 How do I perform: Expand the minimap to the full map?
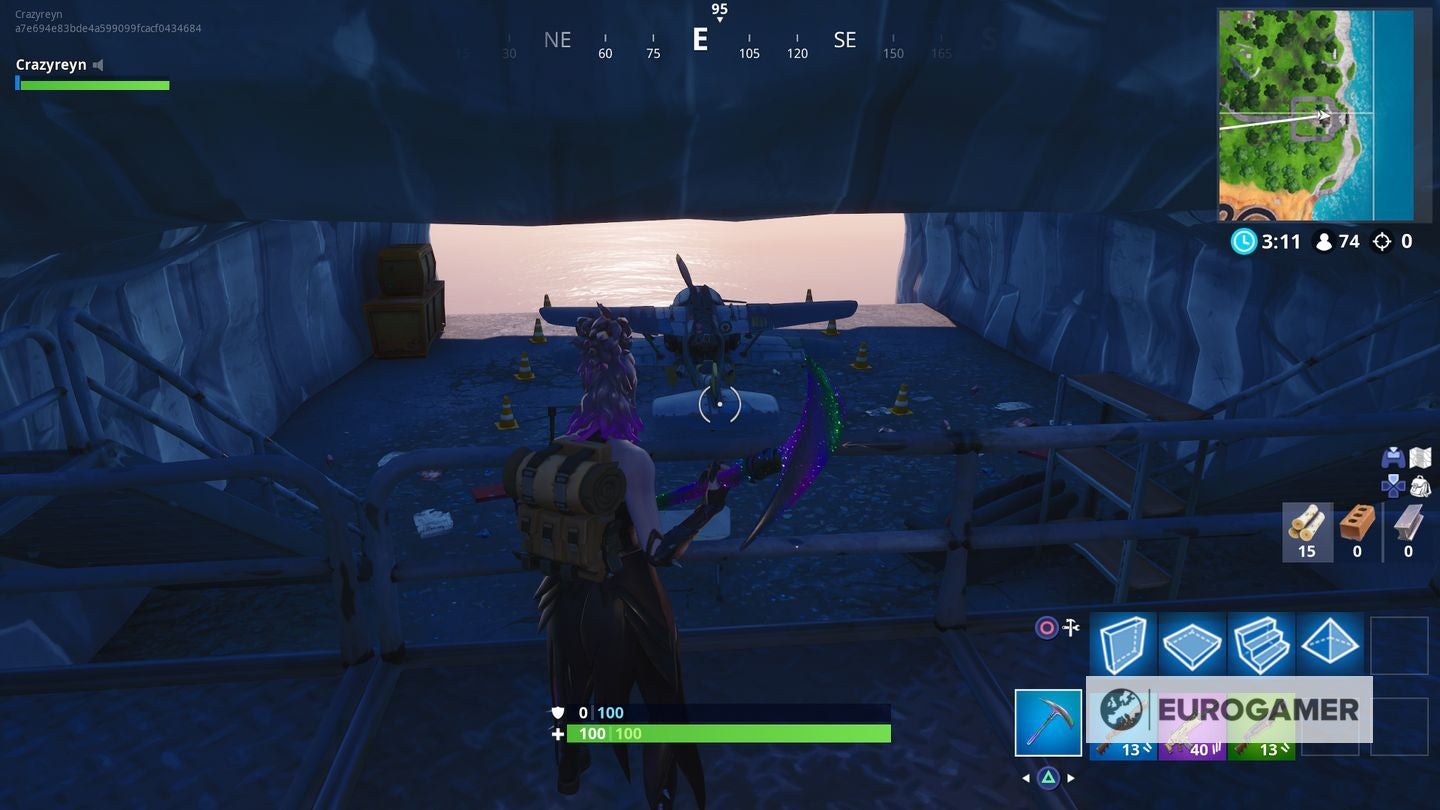coord(1318,115)
